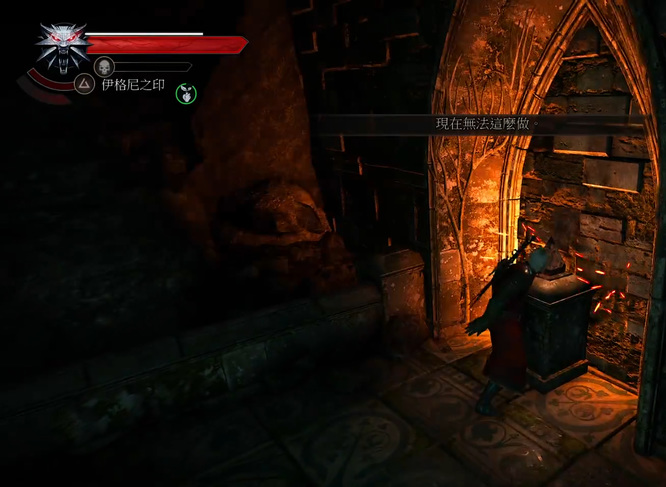Click the skull toxicity icon
Screen dimensions: 666x487
click(x=104, y=67)
